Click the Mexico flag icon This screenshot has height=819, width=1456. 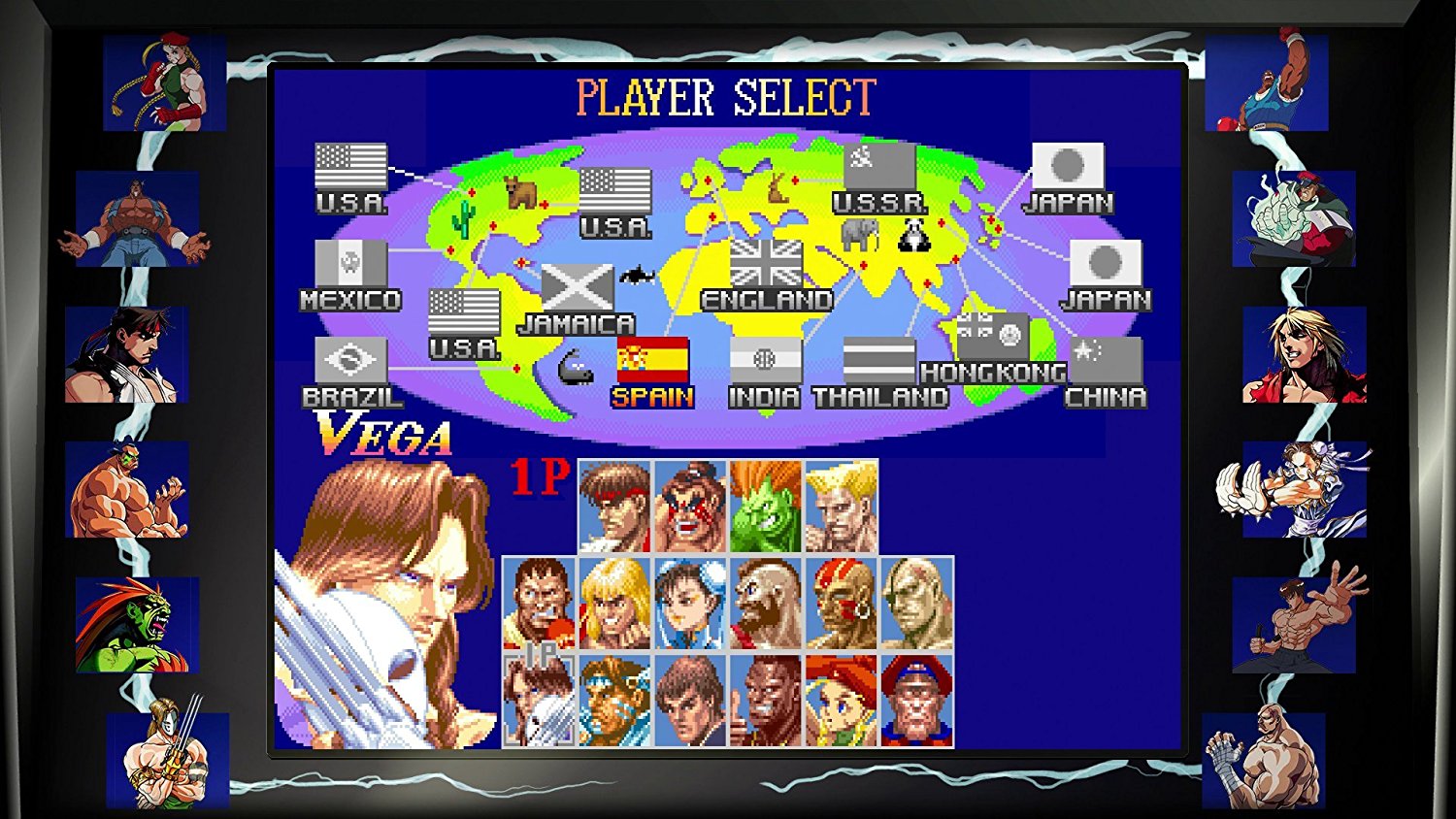(352, 263)
